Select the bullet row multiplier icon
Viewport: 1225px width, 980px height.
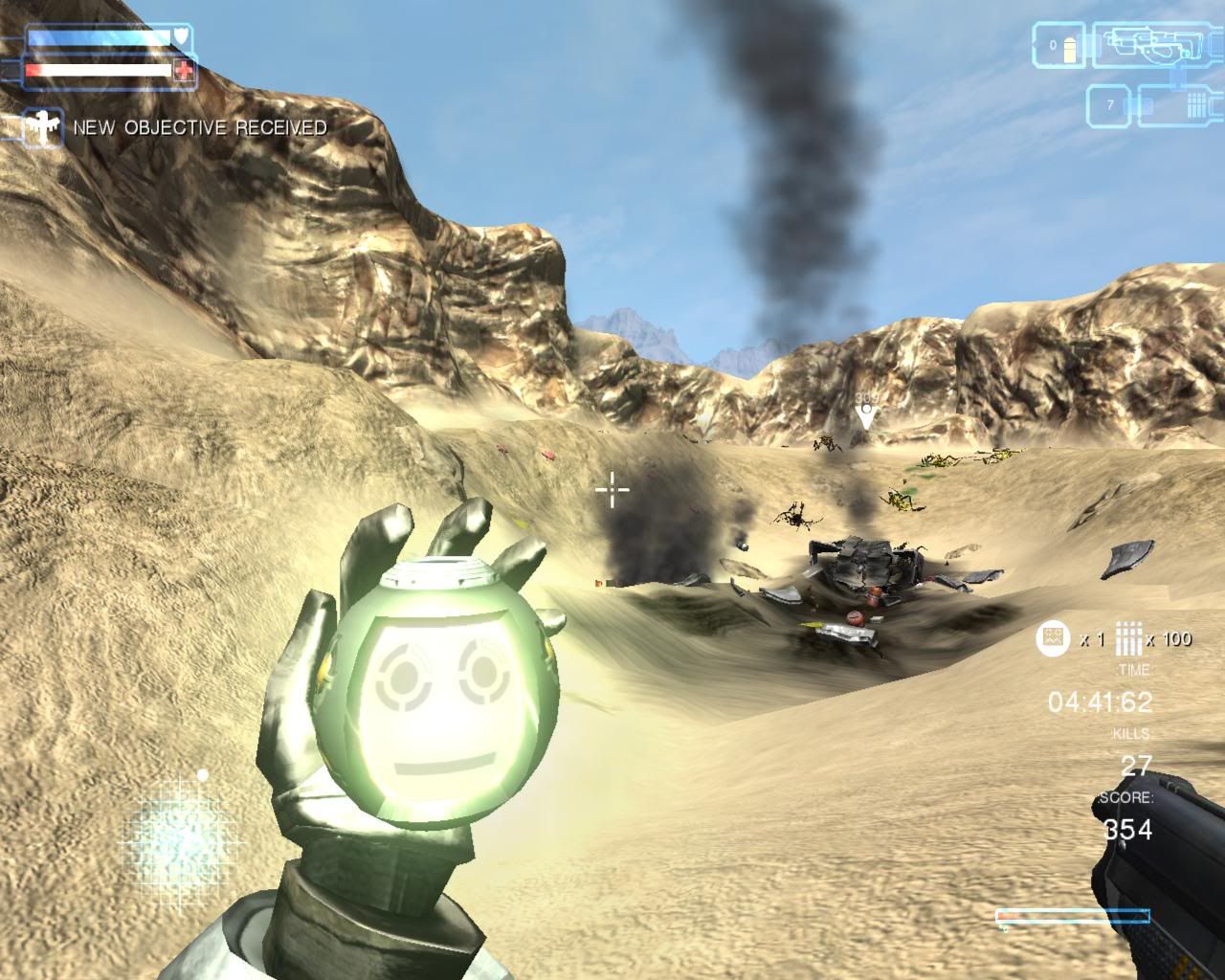click(1128, 638)
